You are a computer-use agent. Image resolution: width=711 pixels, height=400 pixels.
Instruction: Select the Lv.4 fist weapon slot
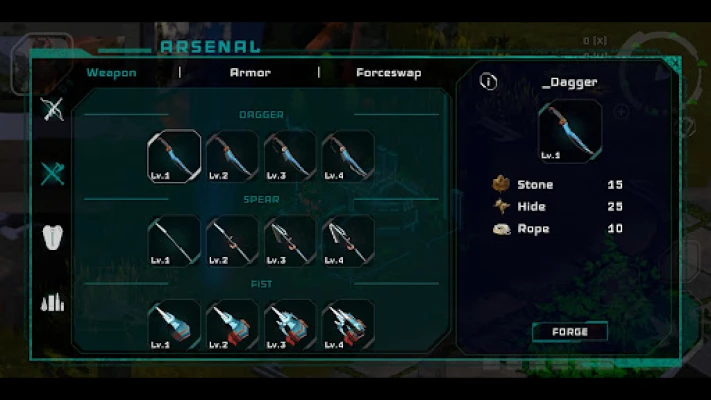tap(348, 324)
